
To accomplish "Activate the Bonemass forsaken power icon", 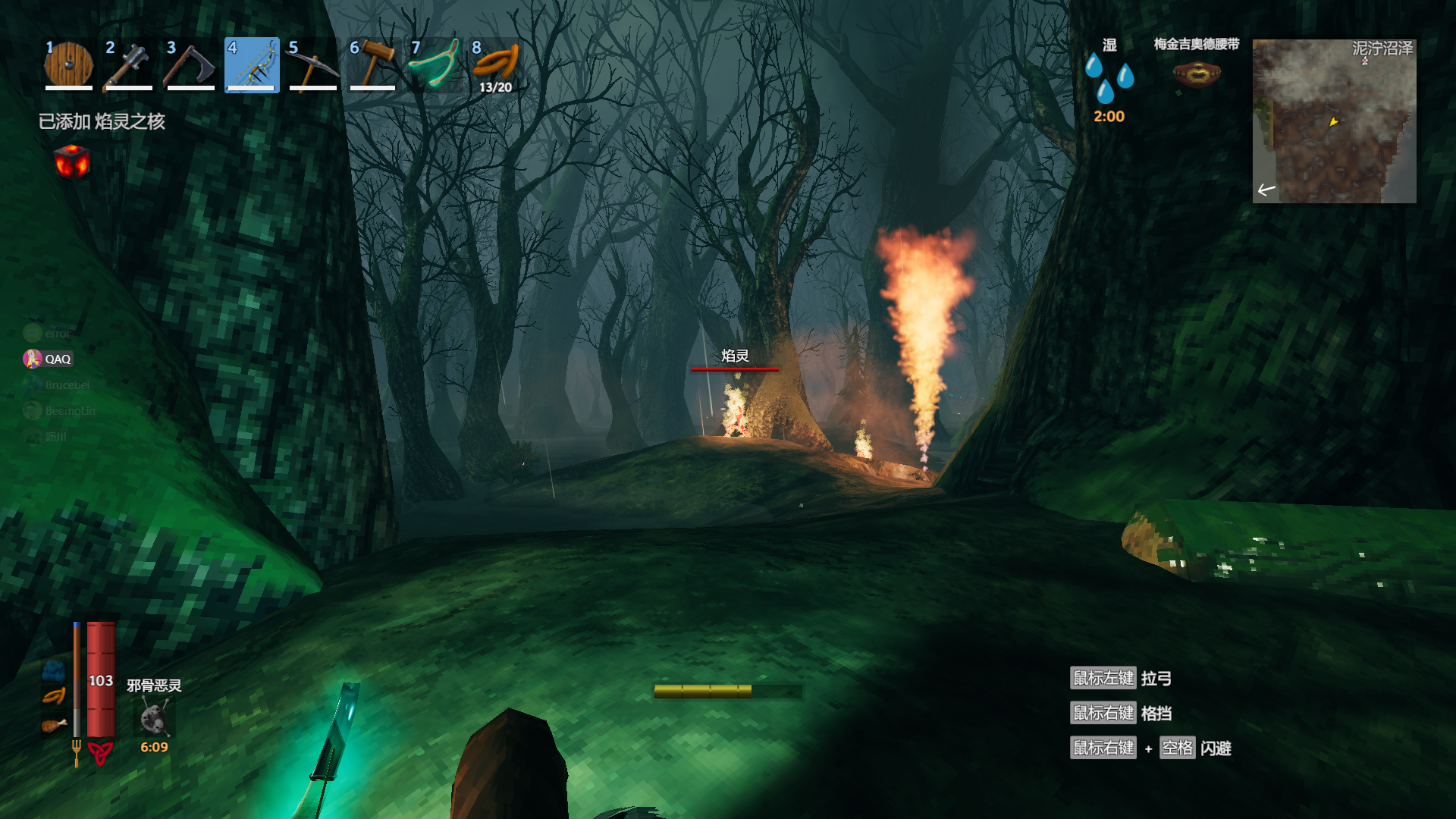I will coord(155,717).
